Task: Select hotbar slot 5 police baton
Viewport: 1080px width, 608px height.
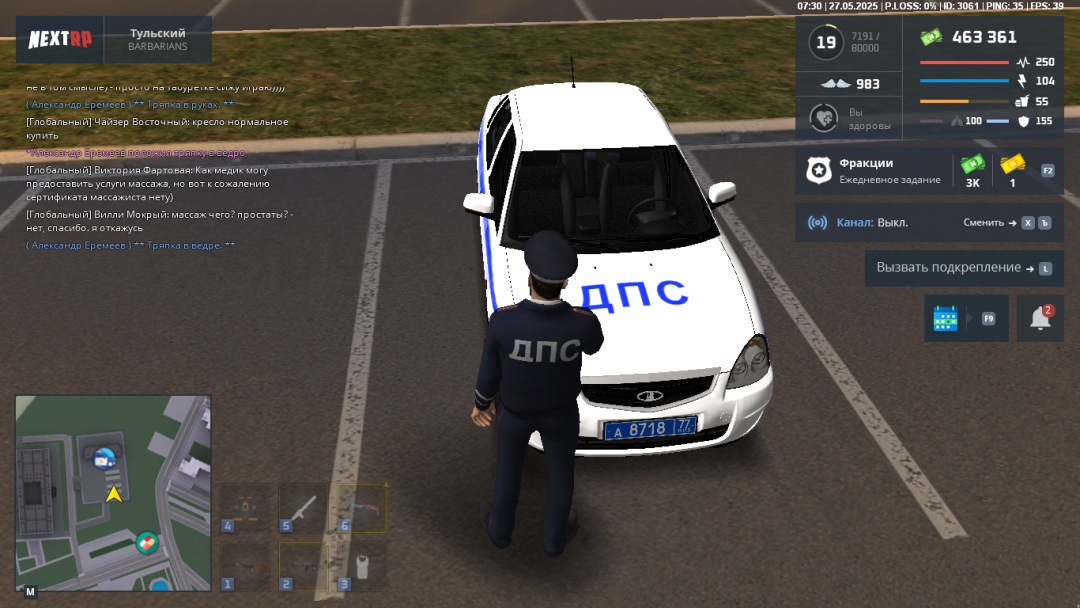Action: tap(303, 508)
